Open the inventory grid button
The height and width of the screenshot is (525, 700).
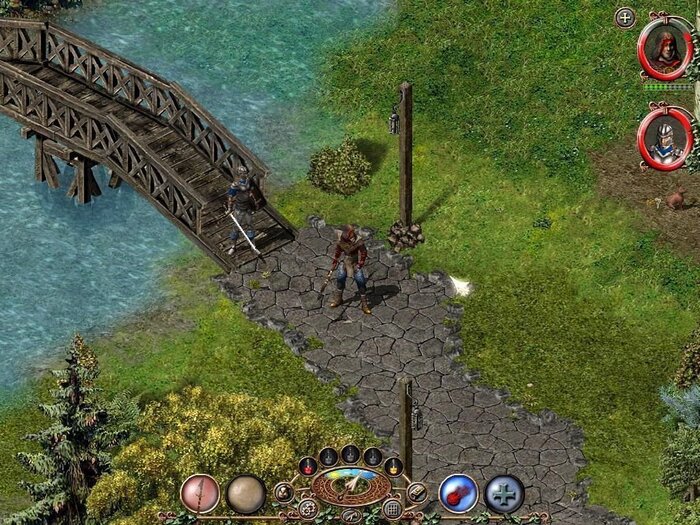392,508
